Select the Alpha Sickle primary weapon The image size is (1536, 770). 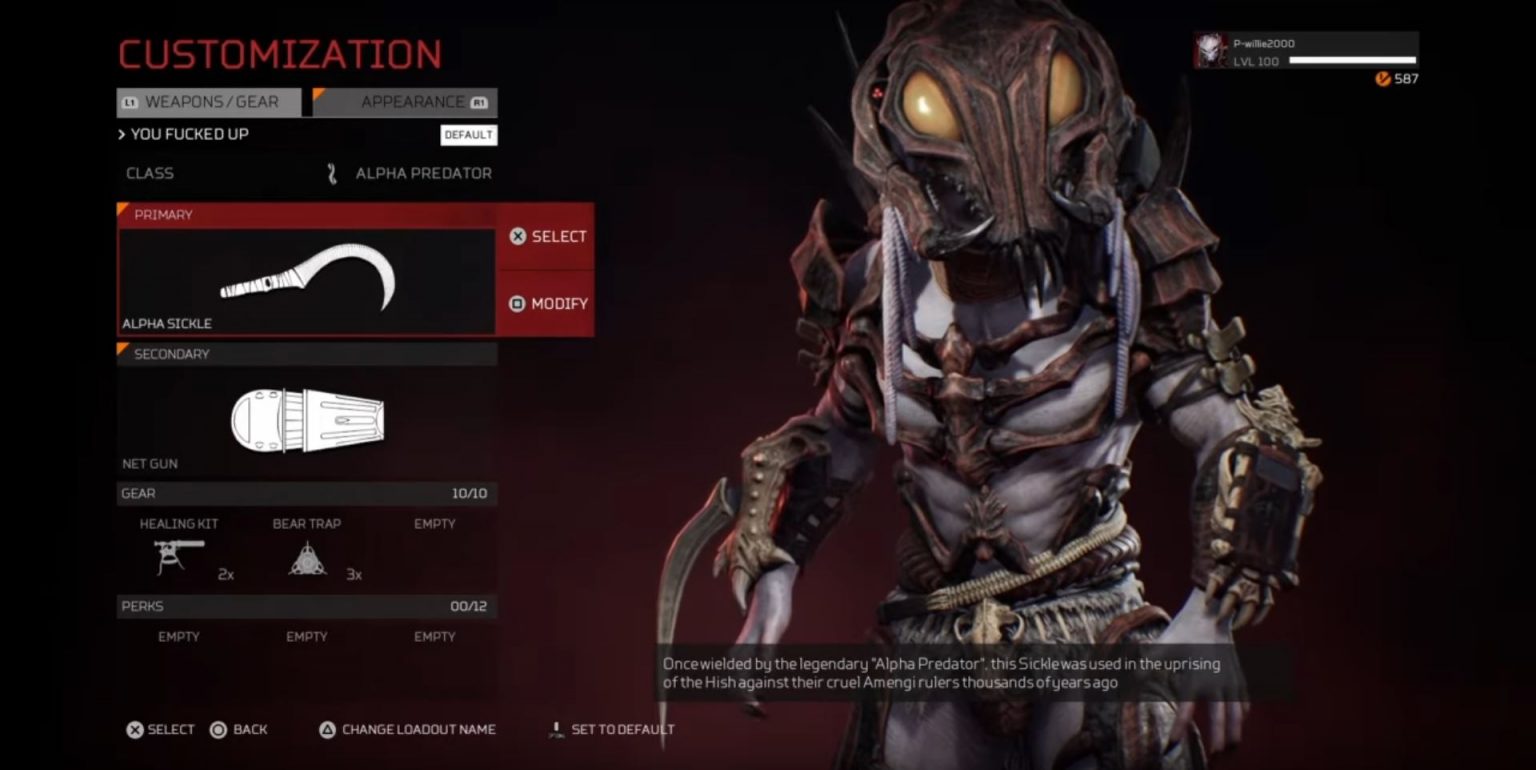pyautogui.click(x=307, y=279)
